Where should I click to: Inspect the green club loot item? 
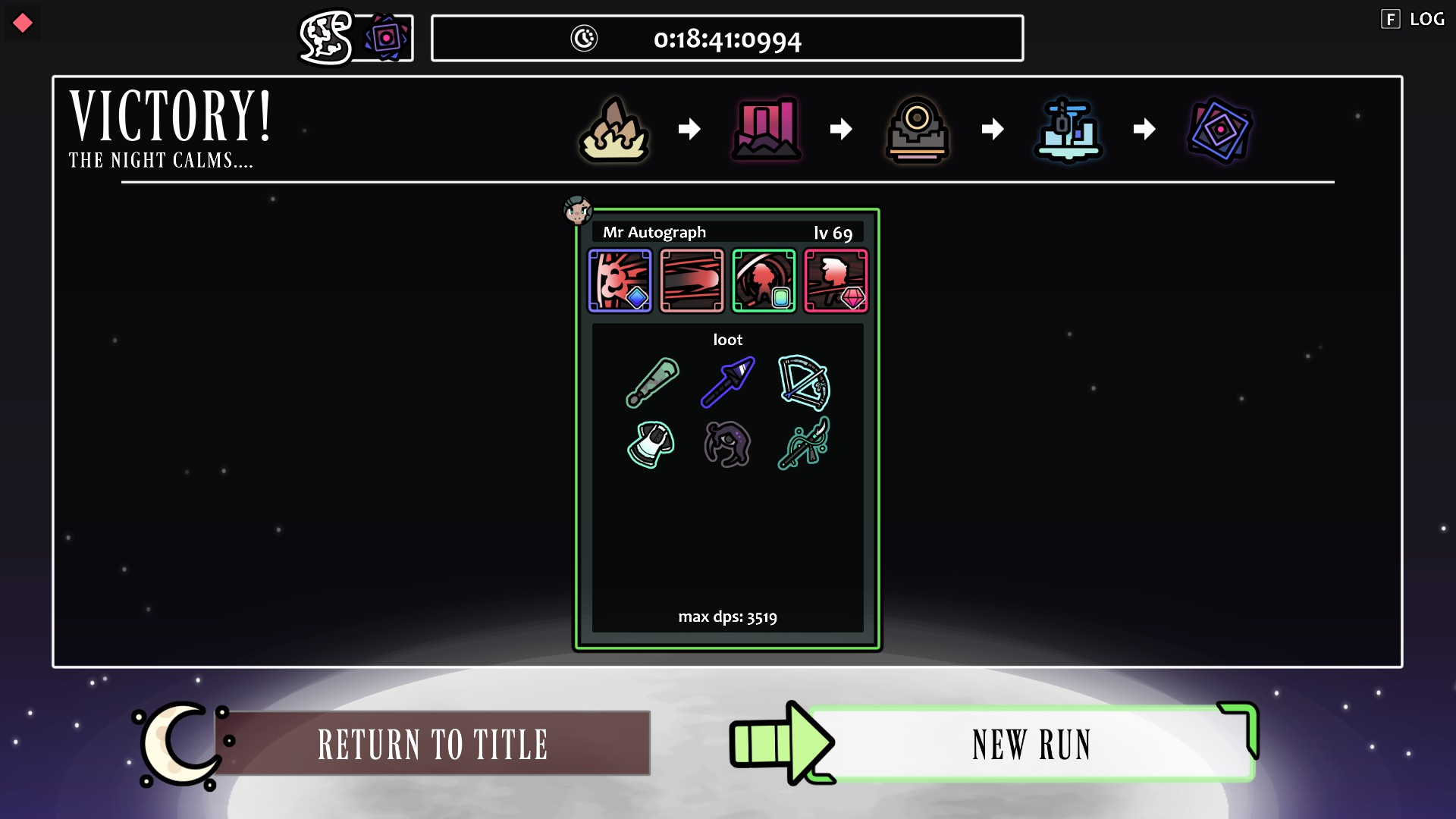click(x=652, y=382)
